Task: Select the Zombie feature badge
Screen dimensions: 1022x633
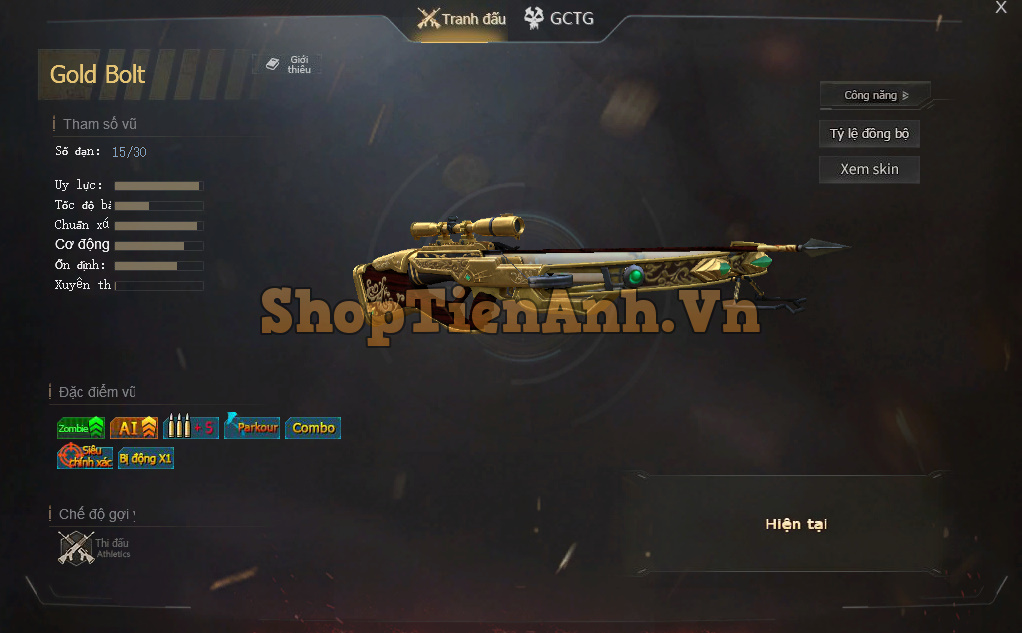Action: click(x=80, y=428)
